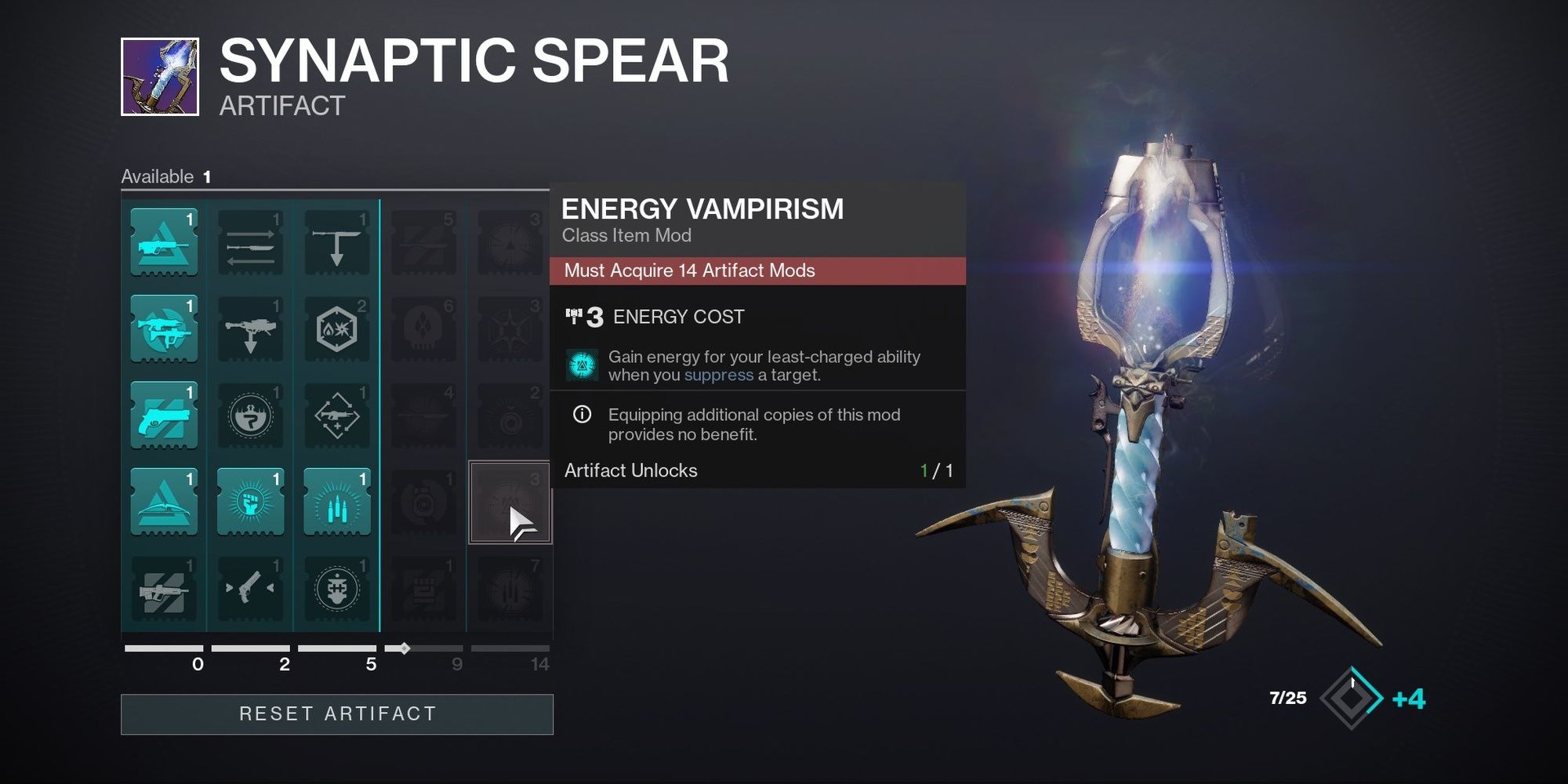Select the glowing melee fist mod
The width and height of the screenshot is (1568, 784).
[x=249, y=502]
